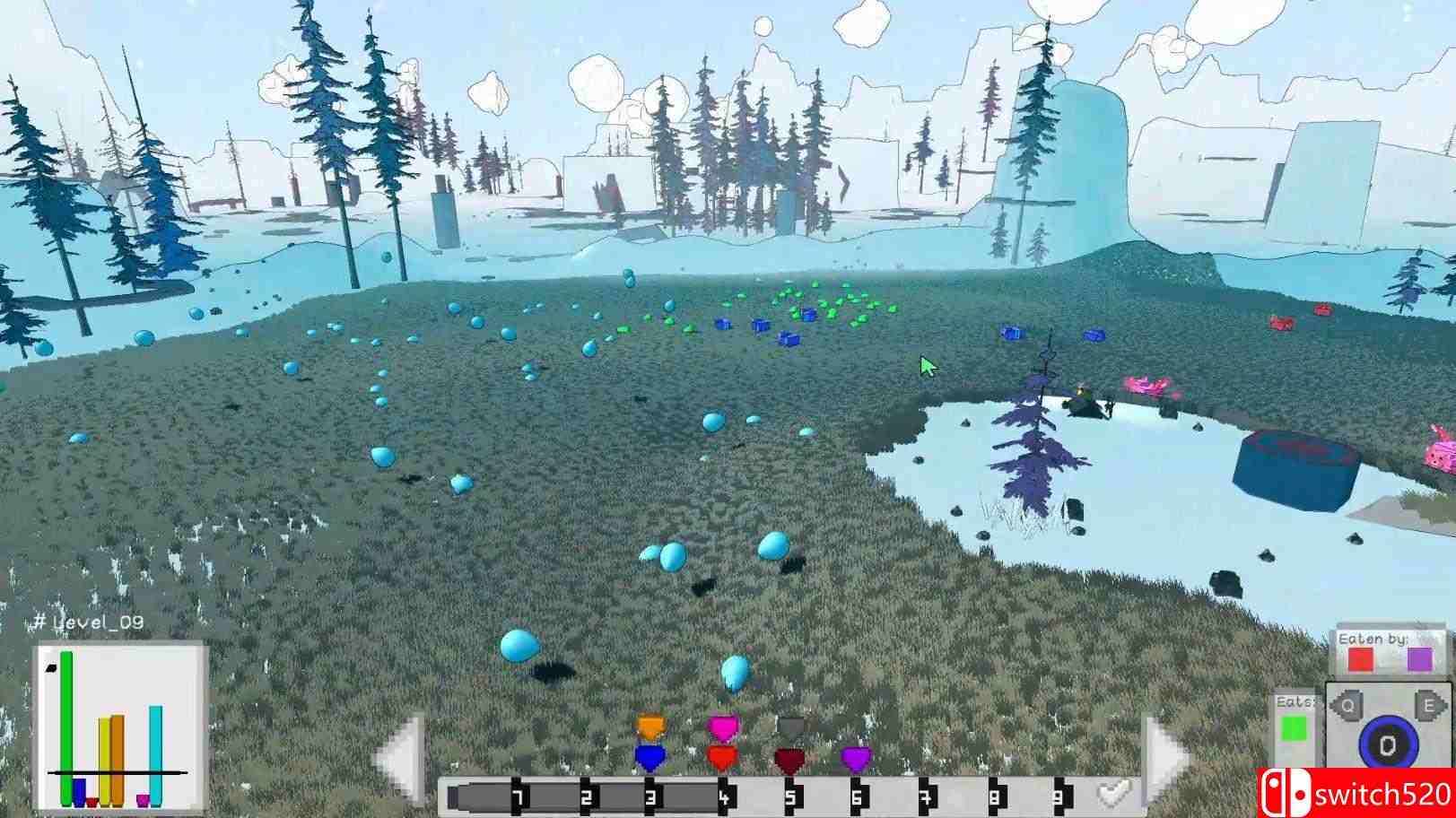Pick the purple blob icon above slot 6

857,758
